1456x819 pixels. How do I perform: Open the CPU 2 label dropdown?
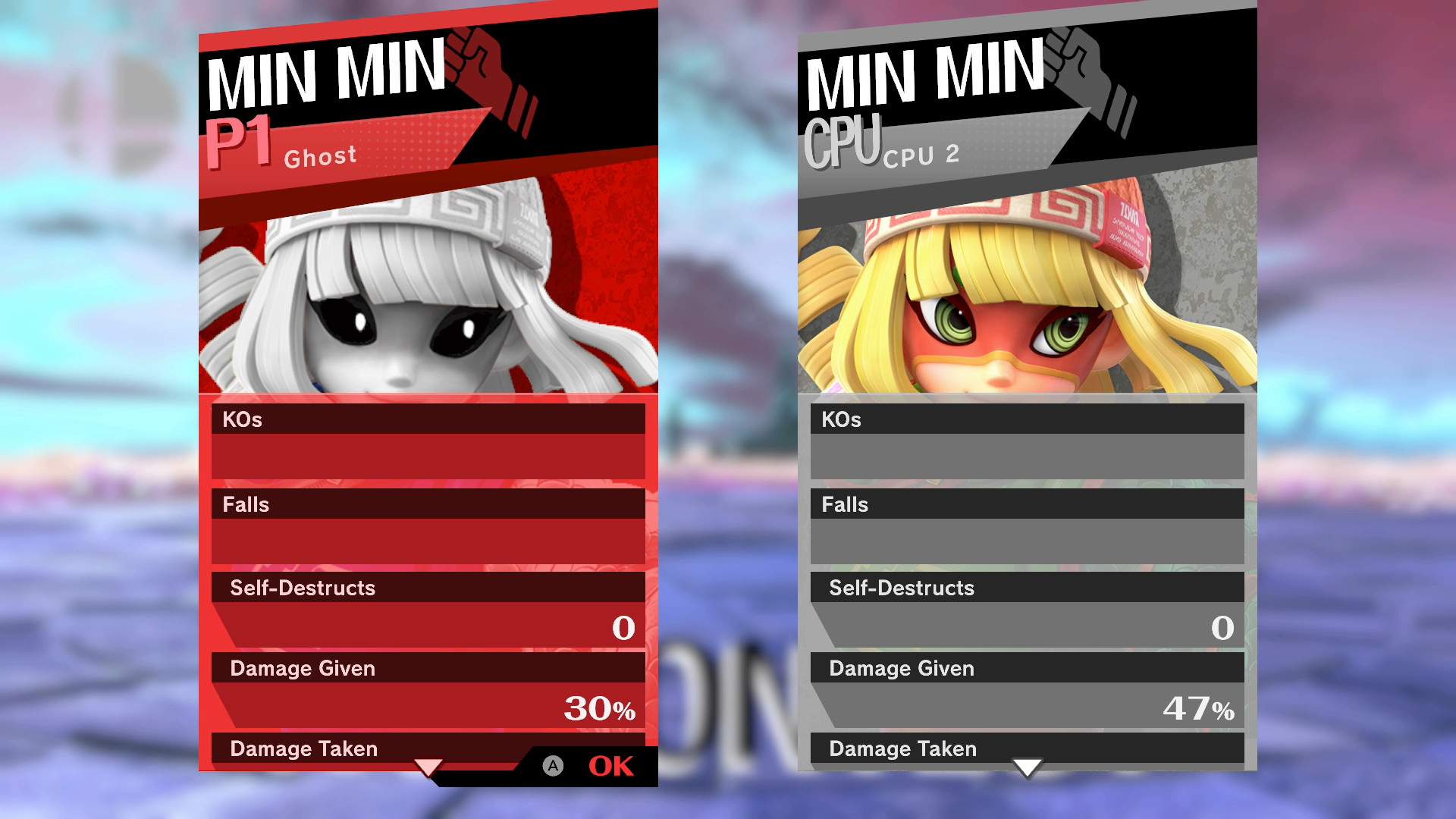921,155
